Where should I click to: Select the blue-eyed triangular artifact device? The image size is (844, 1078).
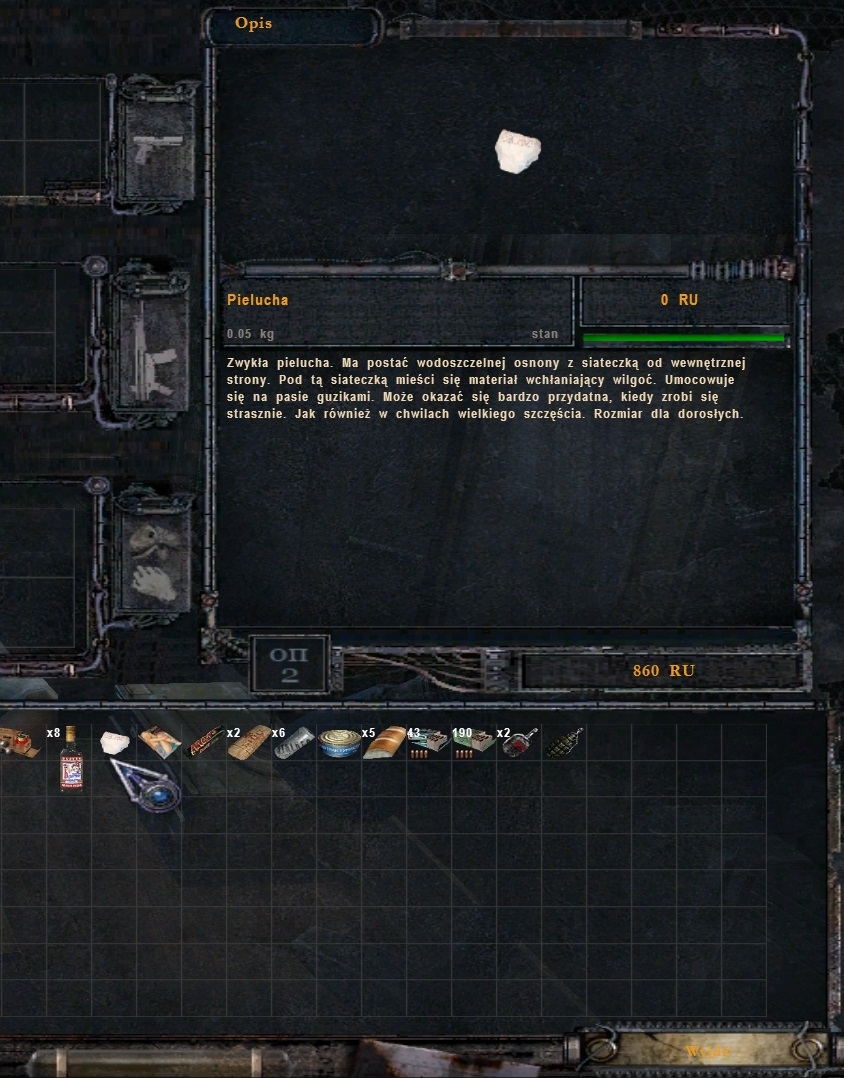(x=147, y=784)
